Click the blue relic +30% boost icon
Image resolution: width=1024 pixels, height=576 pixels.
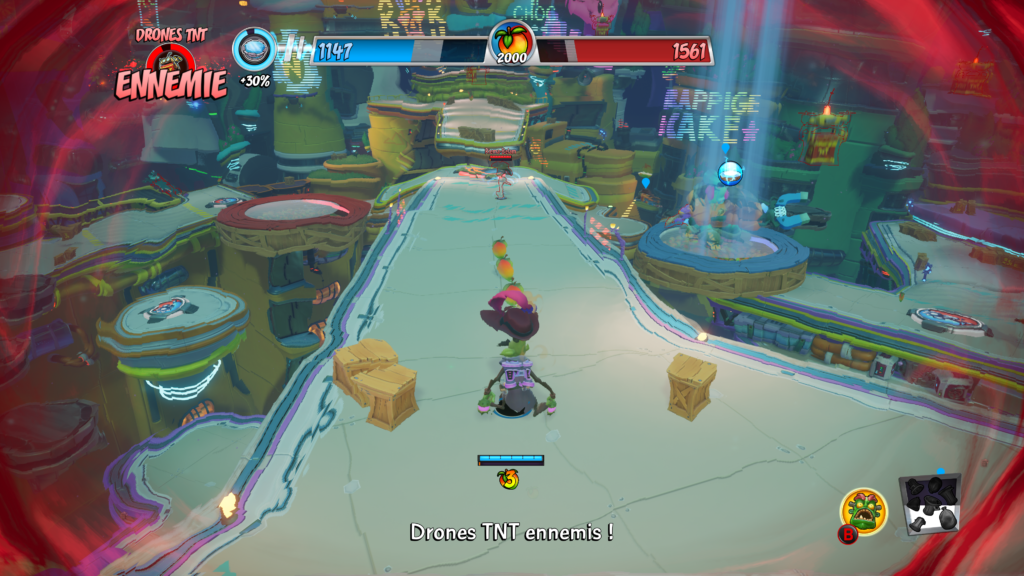point(254,49)
